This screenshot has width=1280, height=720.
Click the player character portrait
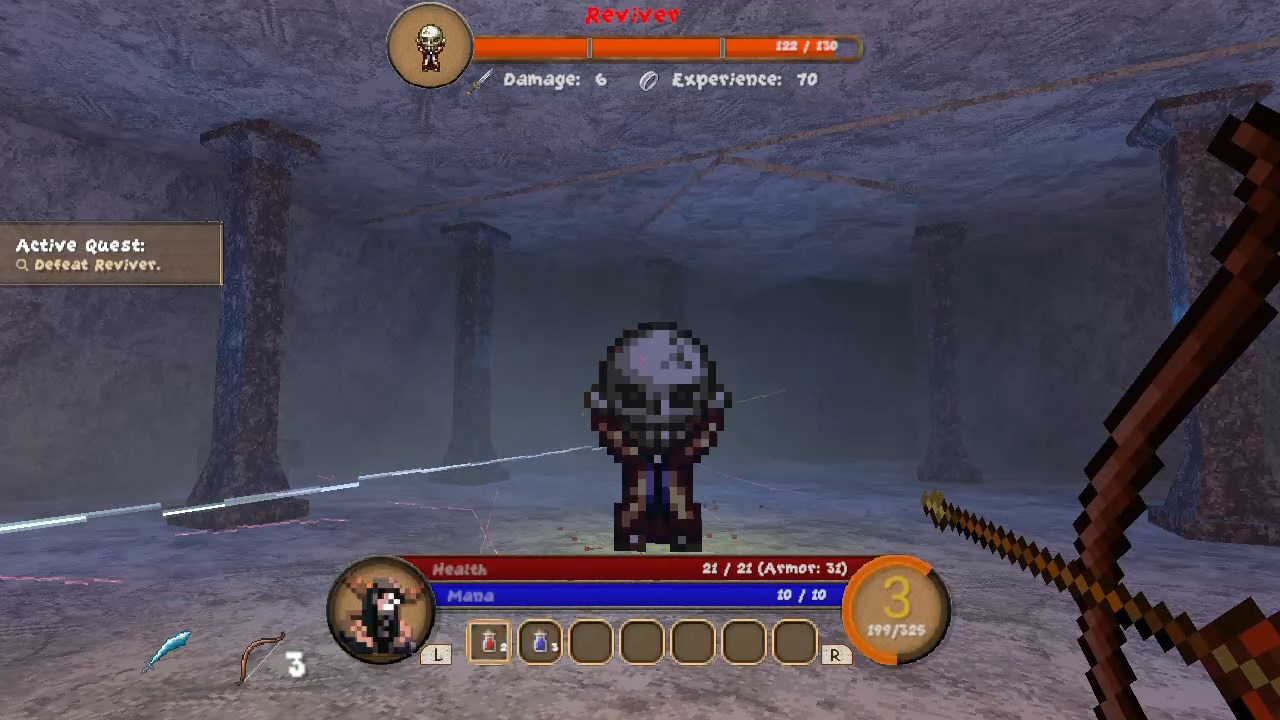click(x=383, y=605)
